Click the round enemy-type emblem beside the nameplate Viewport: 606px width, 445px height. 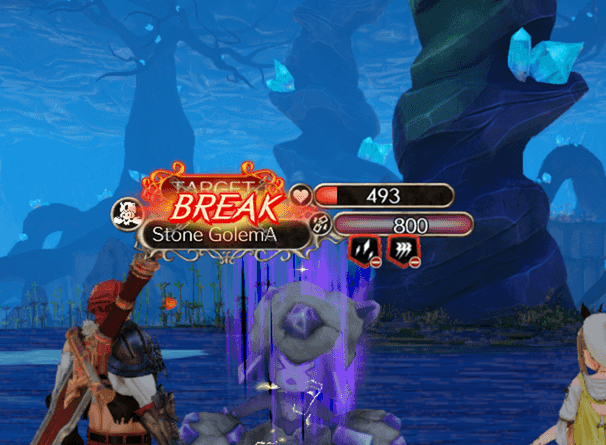point(128,212)
